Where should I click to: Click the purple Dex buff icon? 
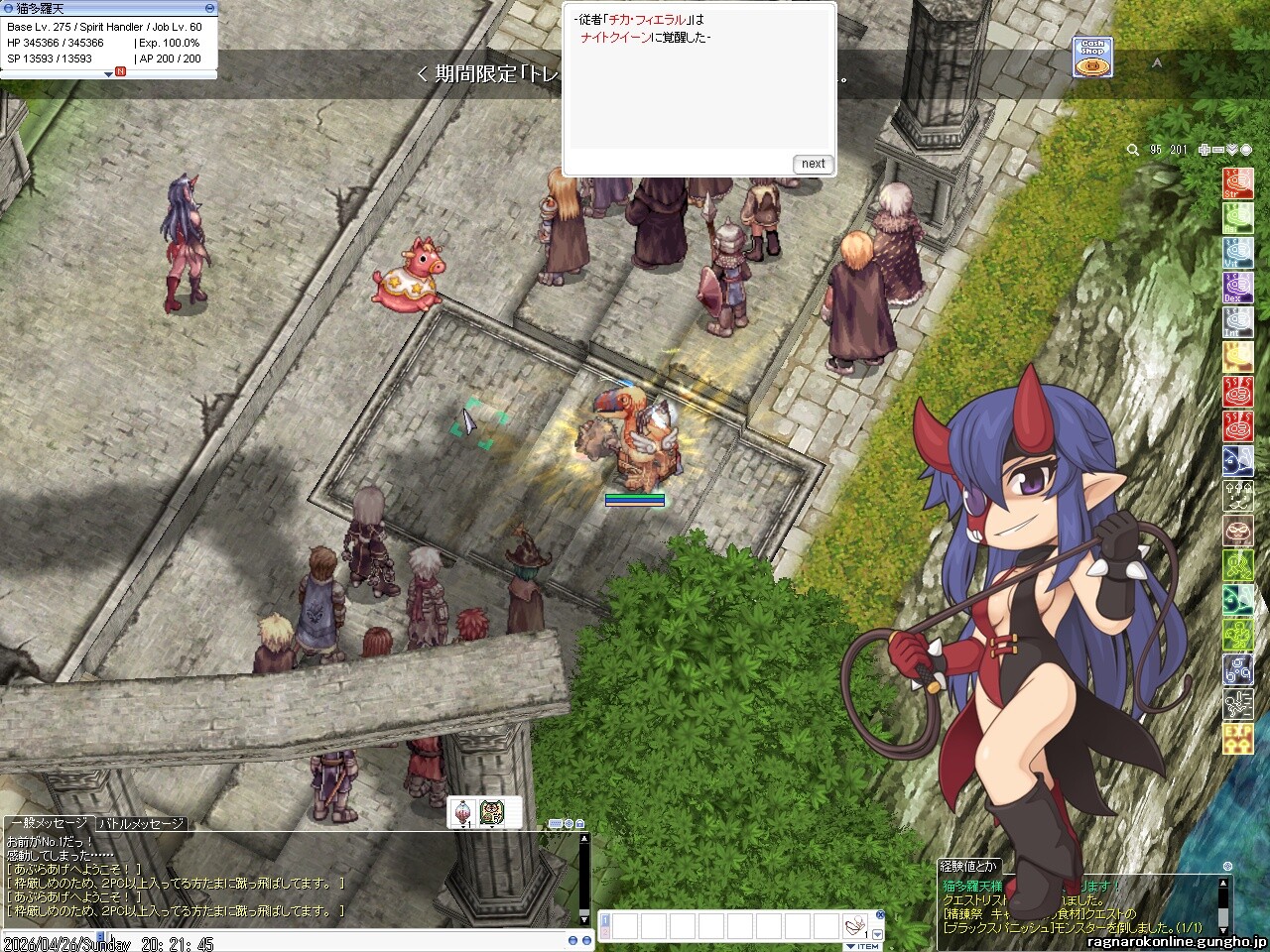[1237, 288]
